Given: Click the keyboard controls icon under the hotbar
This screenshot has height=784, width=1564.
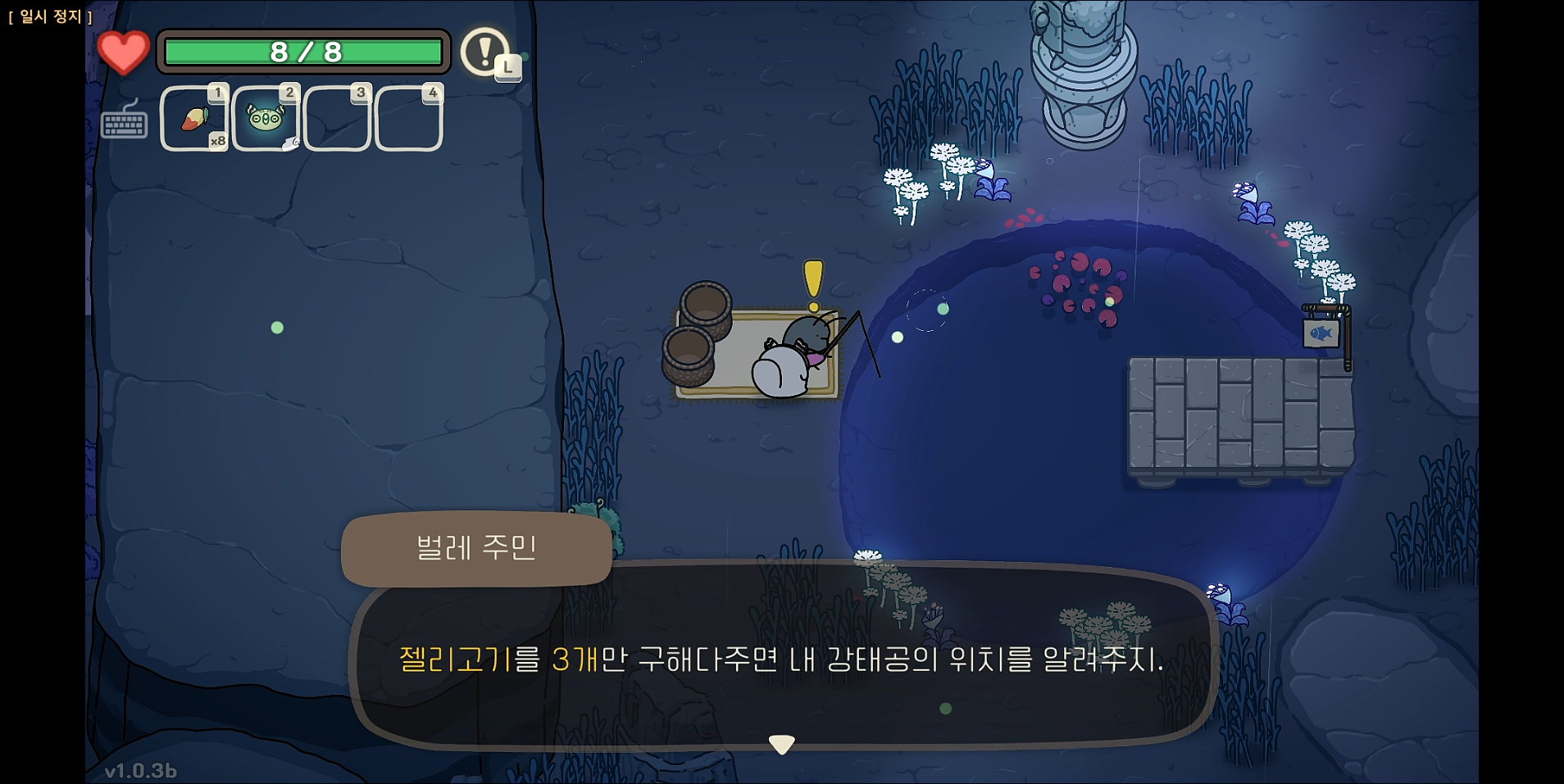Looking at the screenshot, I should point(125,125).
